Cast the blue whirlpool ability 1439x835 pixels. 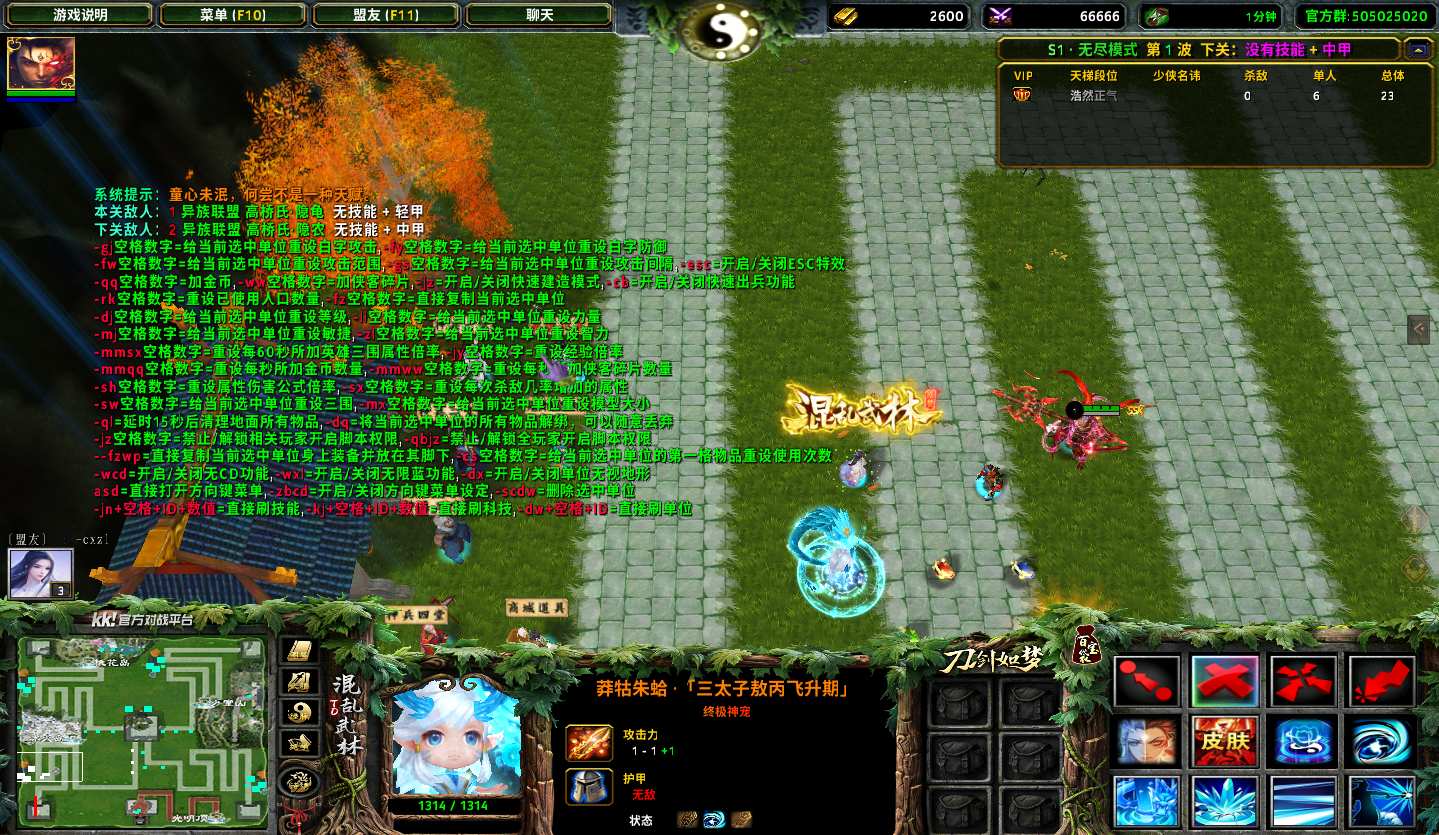pos(1381,741)
